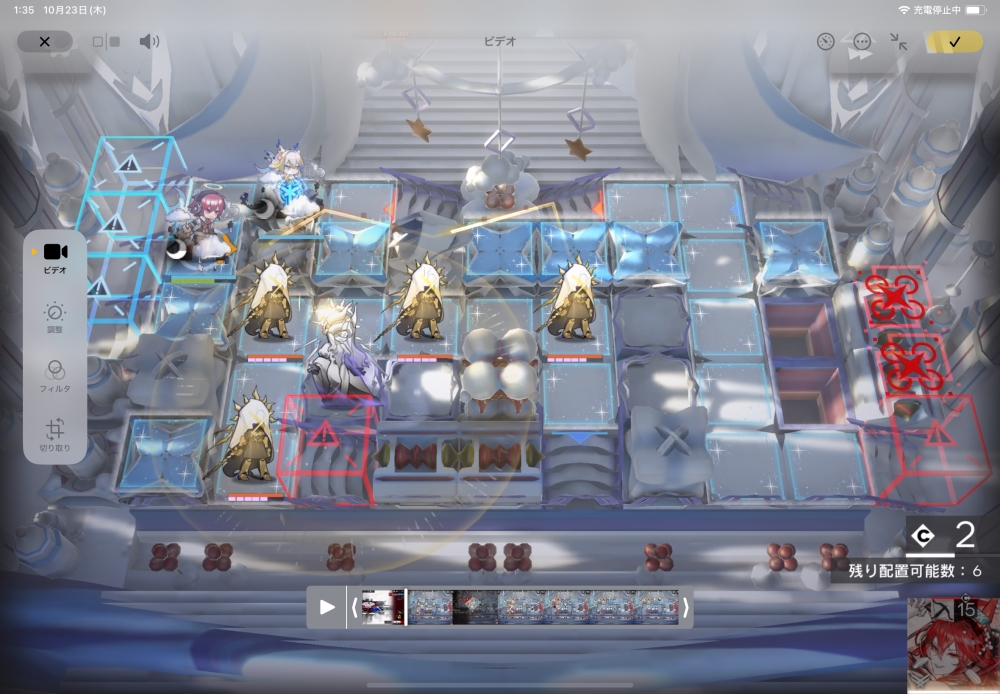Open the playback speed gauge control

825,42
